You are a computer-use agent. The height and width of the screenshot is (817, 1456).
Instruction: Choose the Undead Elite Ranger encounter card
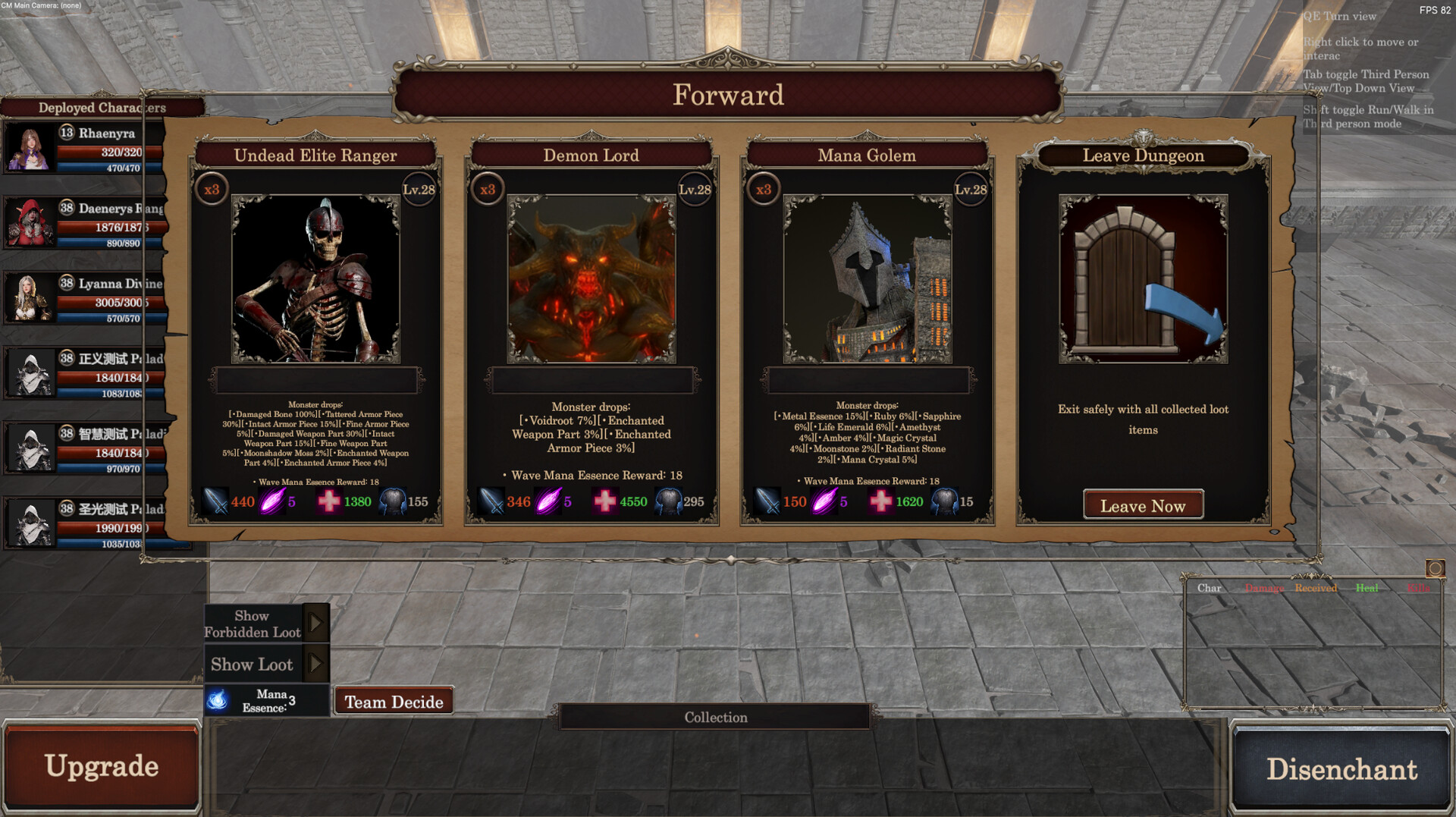pyautogui.click(x=315, y=279)
